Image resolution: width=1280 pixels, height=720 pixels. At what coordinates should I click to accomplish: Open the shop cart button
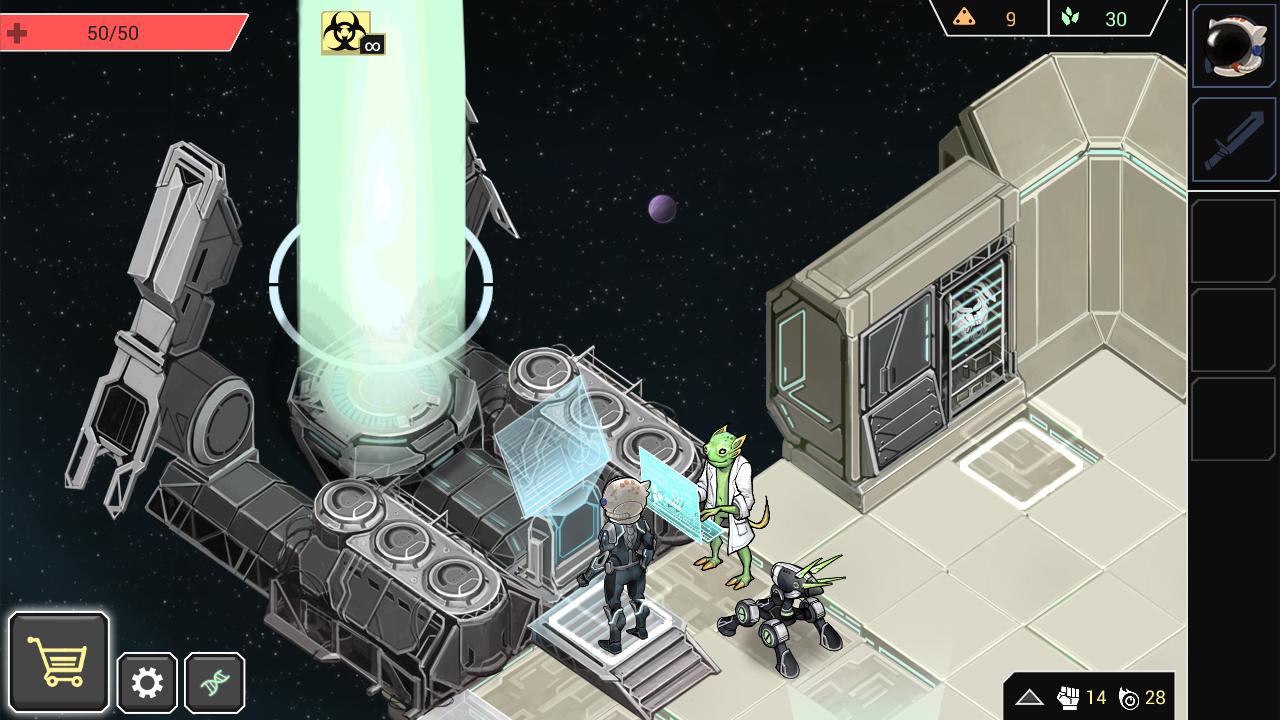click(x=59, y=661)
